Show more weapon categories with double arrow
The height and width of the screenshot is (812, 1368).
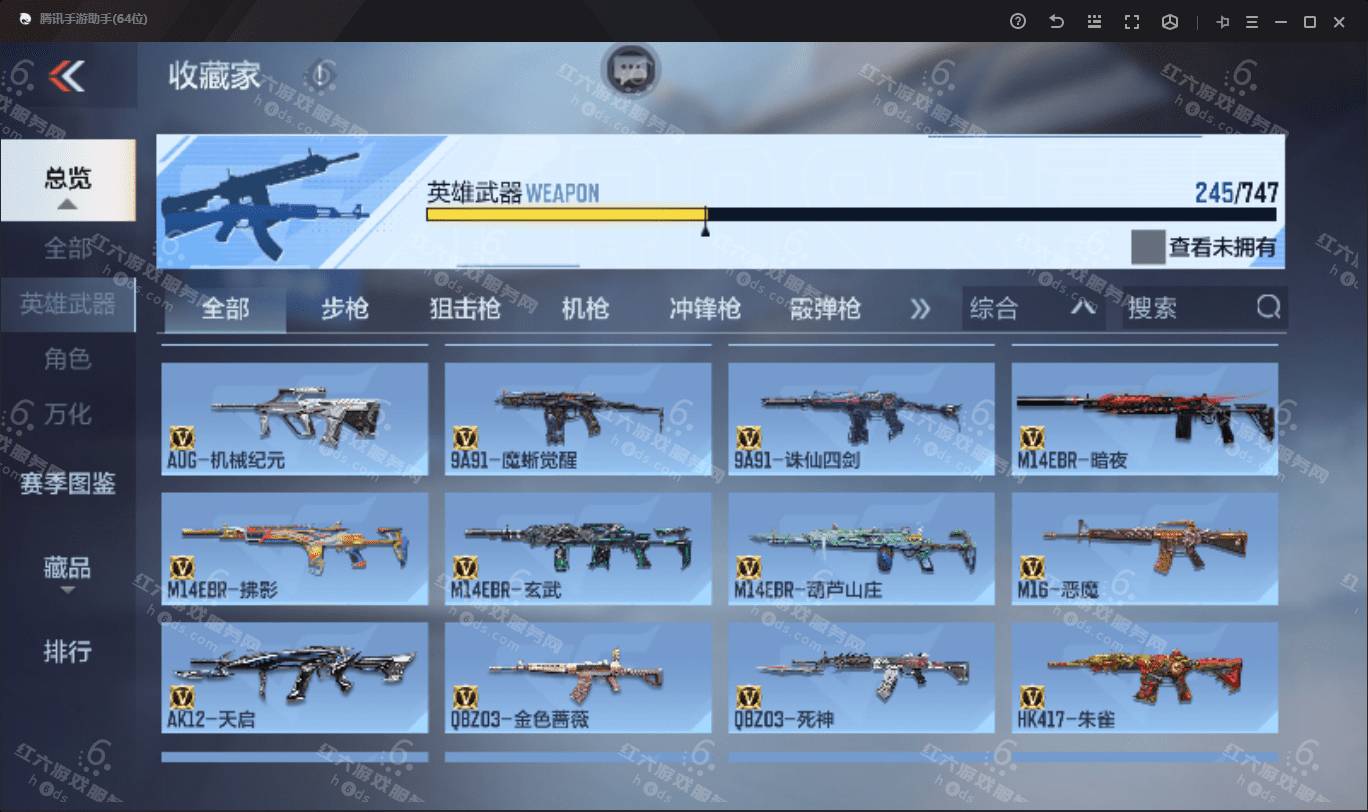click(920, 309)
